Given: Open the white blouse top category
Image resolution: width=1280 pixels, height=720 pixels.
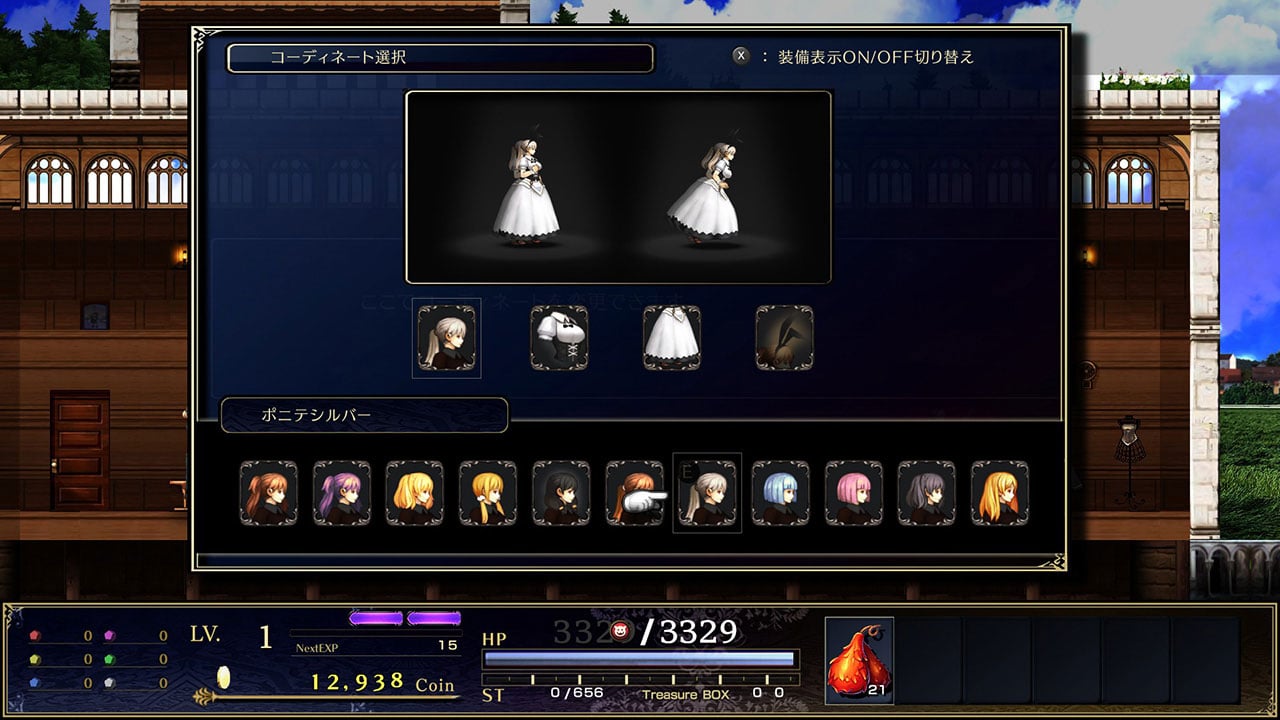Looking at the screenshot, I should [x=559, y=338].
